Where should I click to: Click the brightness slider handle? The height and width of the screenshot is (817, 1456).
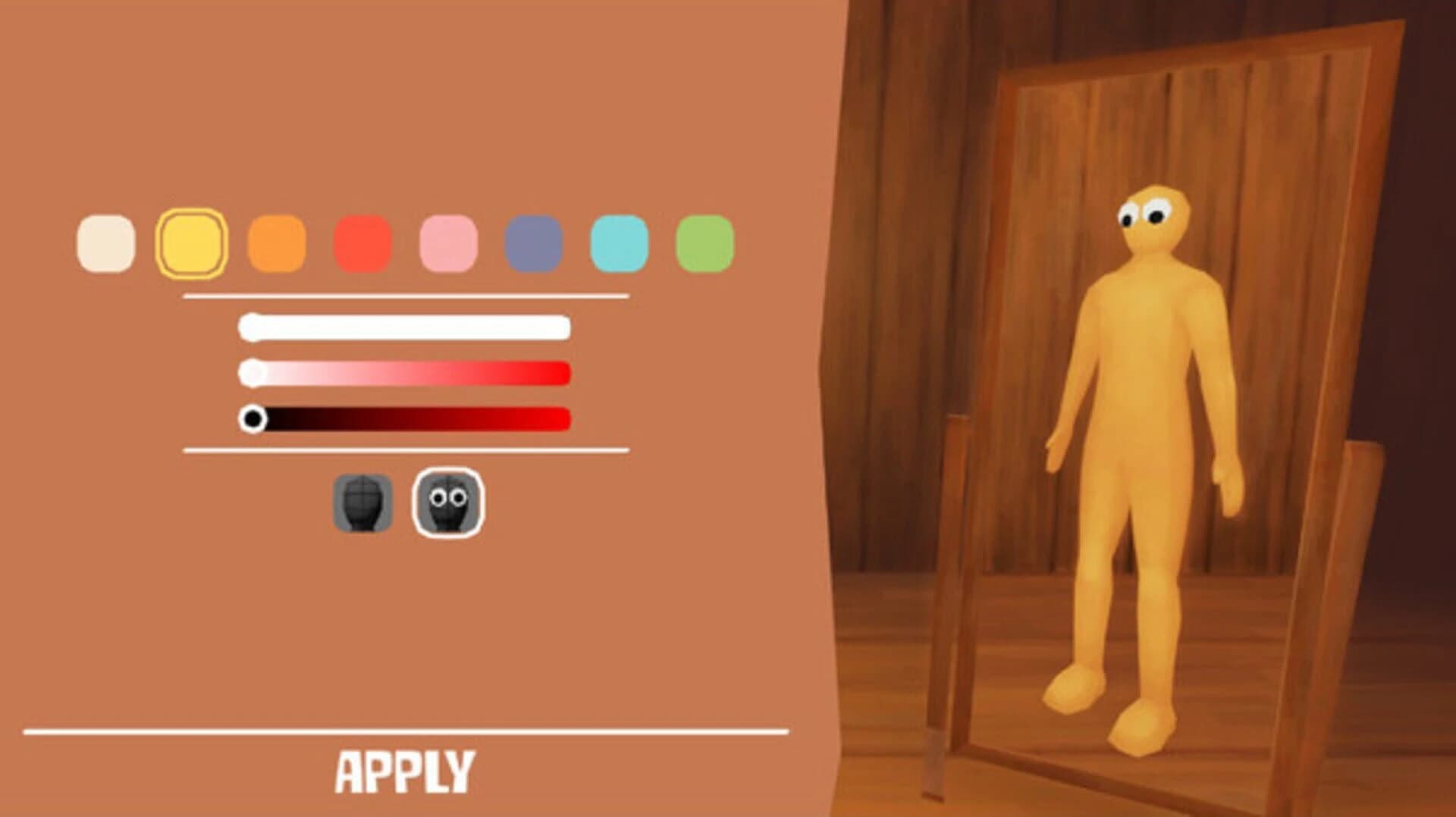254,418
